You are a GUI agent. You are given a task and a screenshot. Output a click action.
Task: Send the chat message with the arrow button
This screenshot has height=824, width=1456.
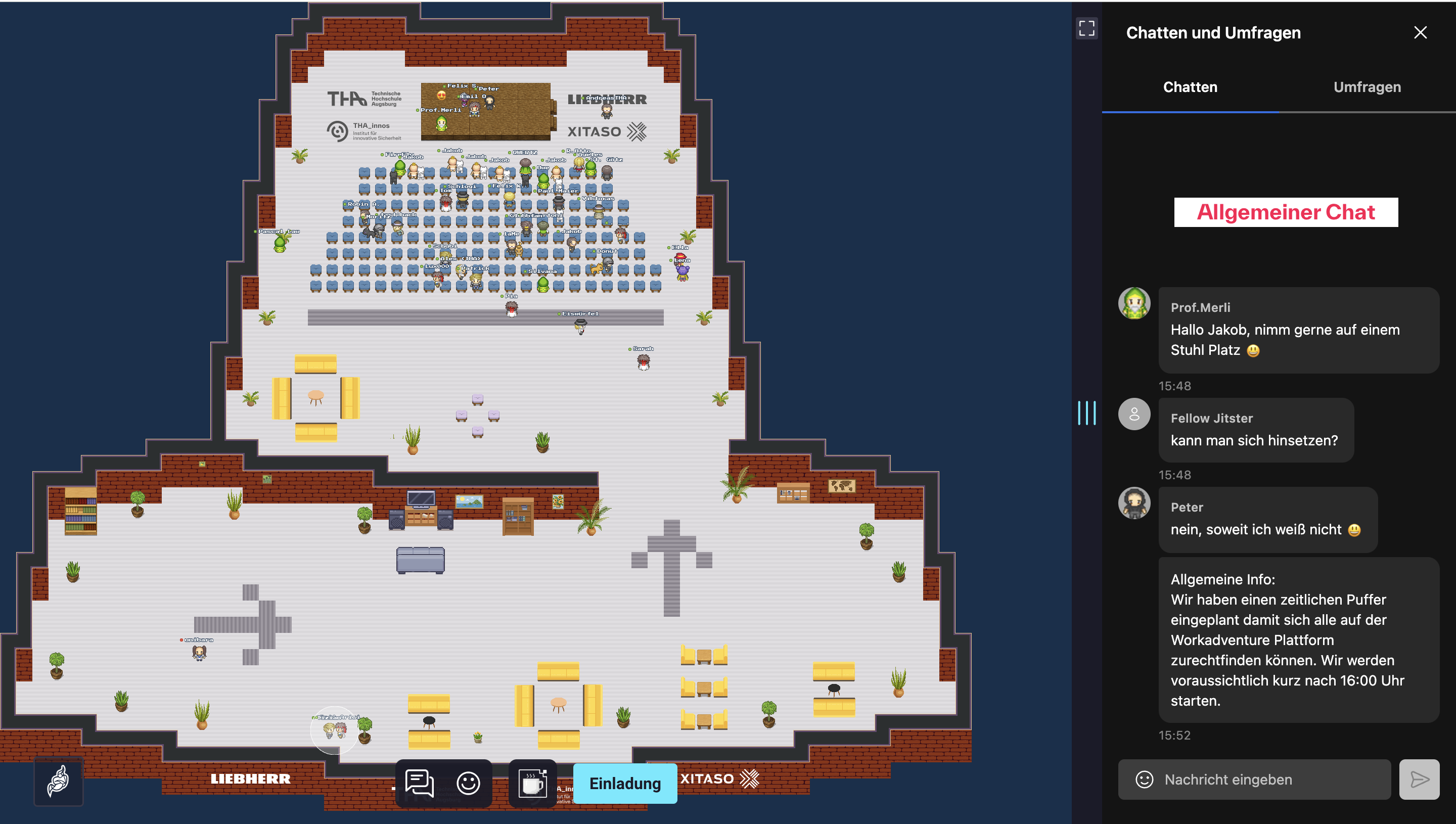tap(1419, 780)
